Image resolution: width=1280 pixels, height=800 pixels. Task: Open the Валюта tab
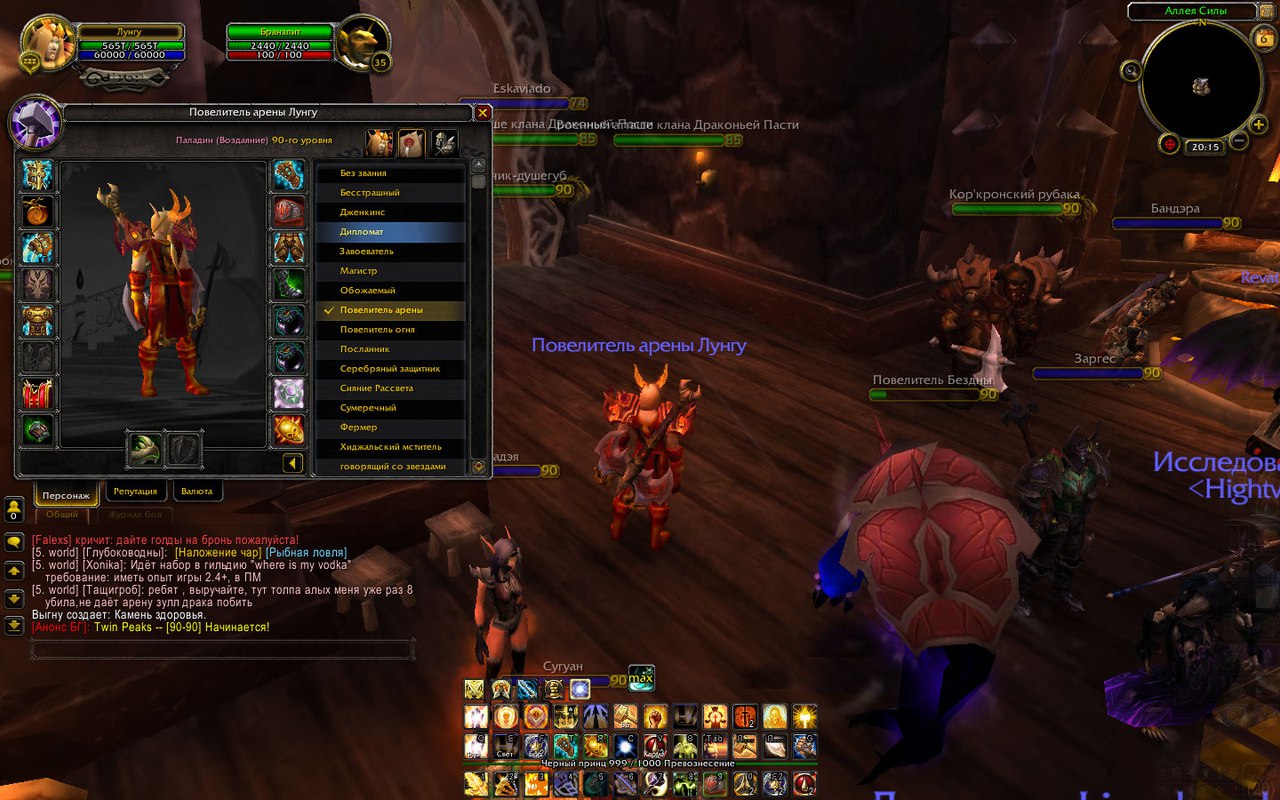198,492
